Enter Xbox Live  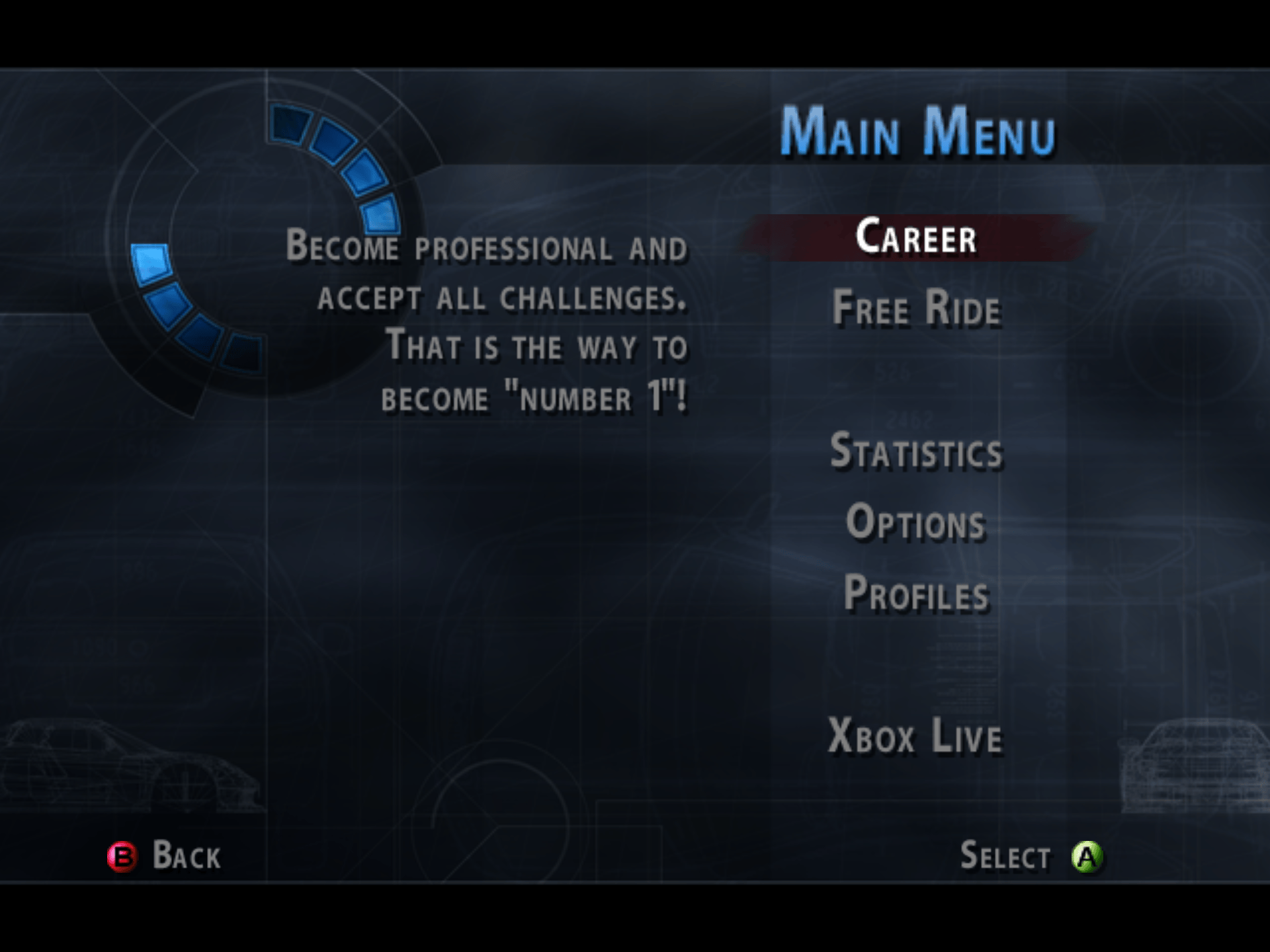915,736
